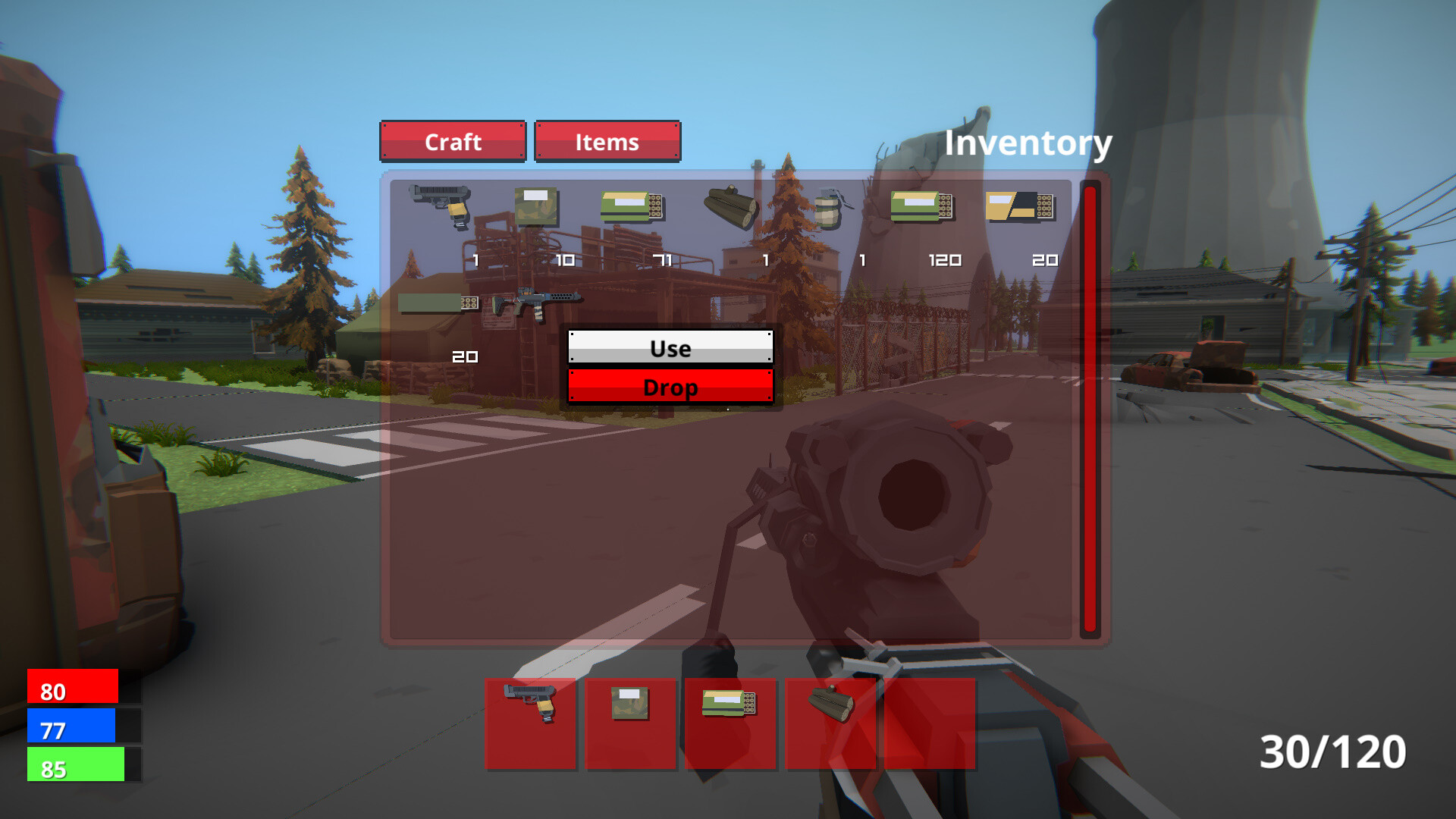Select the camo medkit with quantity 10
This screenshot has width=1456, height=819.
pos(538,206)
